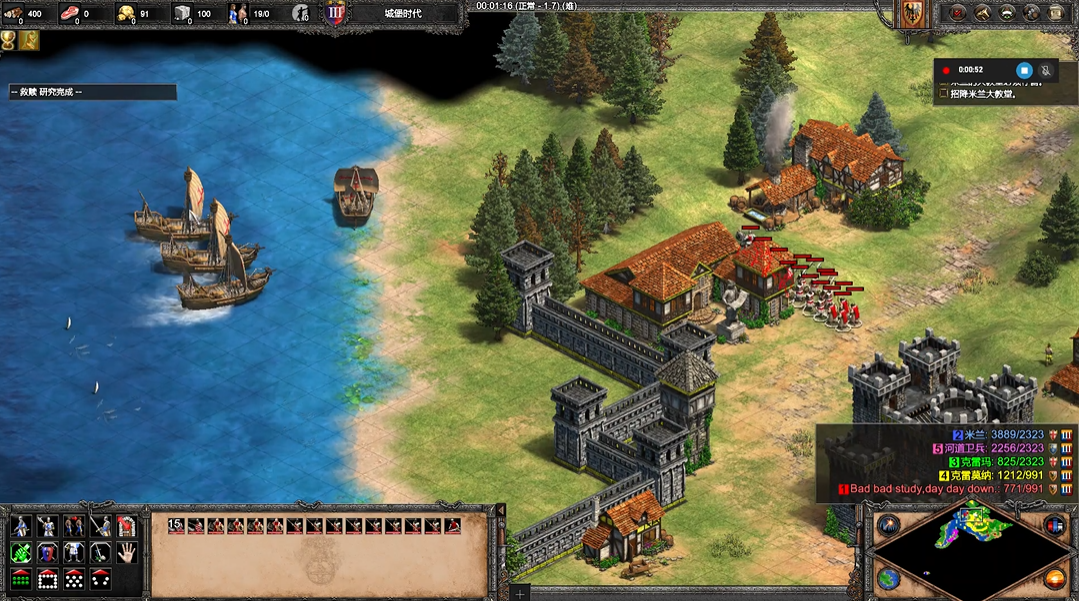This screenshot has width=1079, height=601.
Task: Switch minimap to the globe terrain mode
Action: pos(888,578)
